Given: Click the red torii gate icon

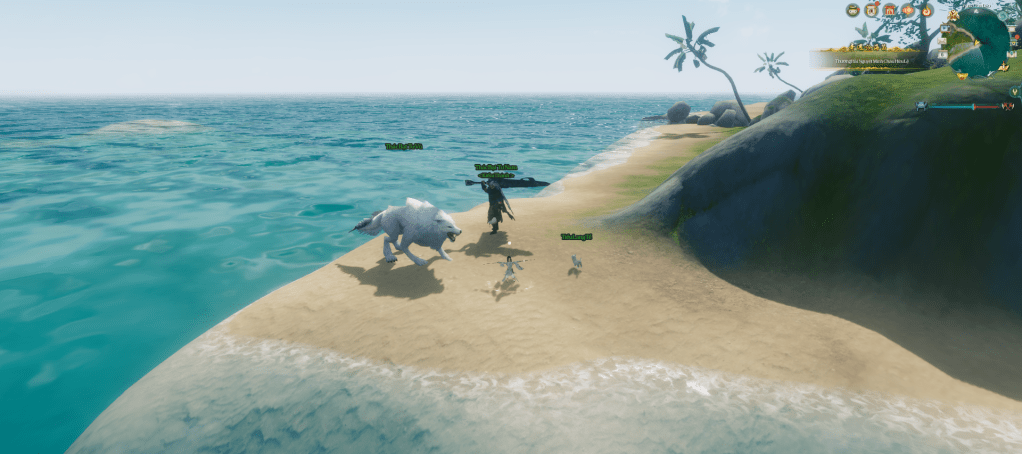Looking at the screenshot, I should [x=889, y=10].
